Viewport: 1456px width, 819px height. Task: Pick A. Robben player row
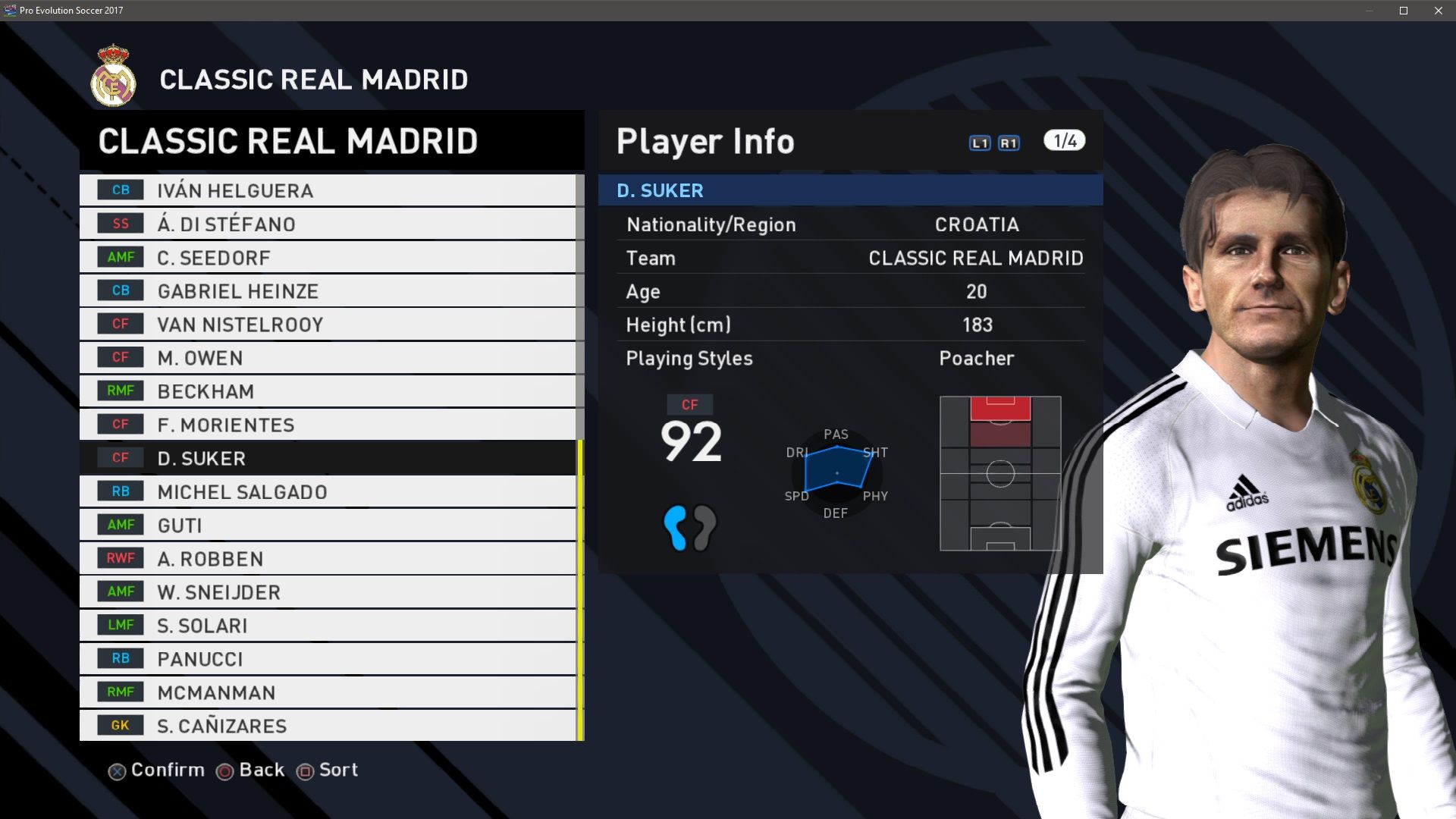(327, 558)
